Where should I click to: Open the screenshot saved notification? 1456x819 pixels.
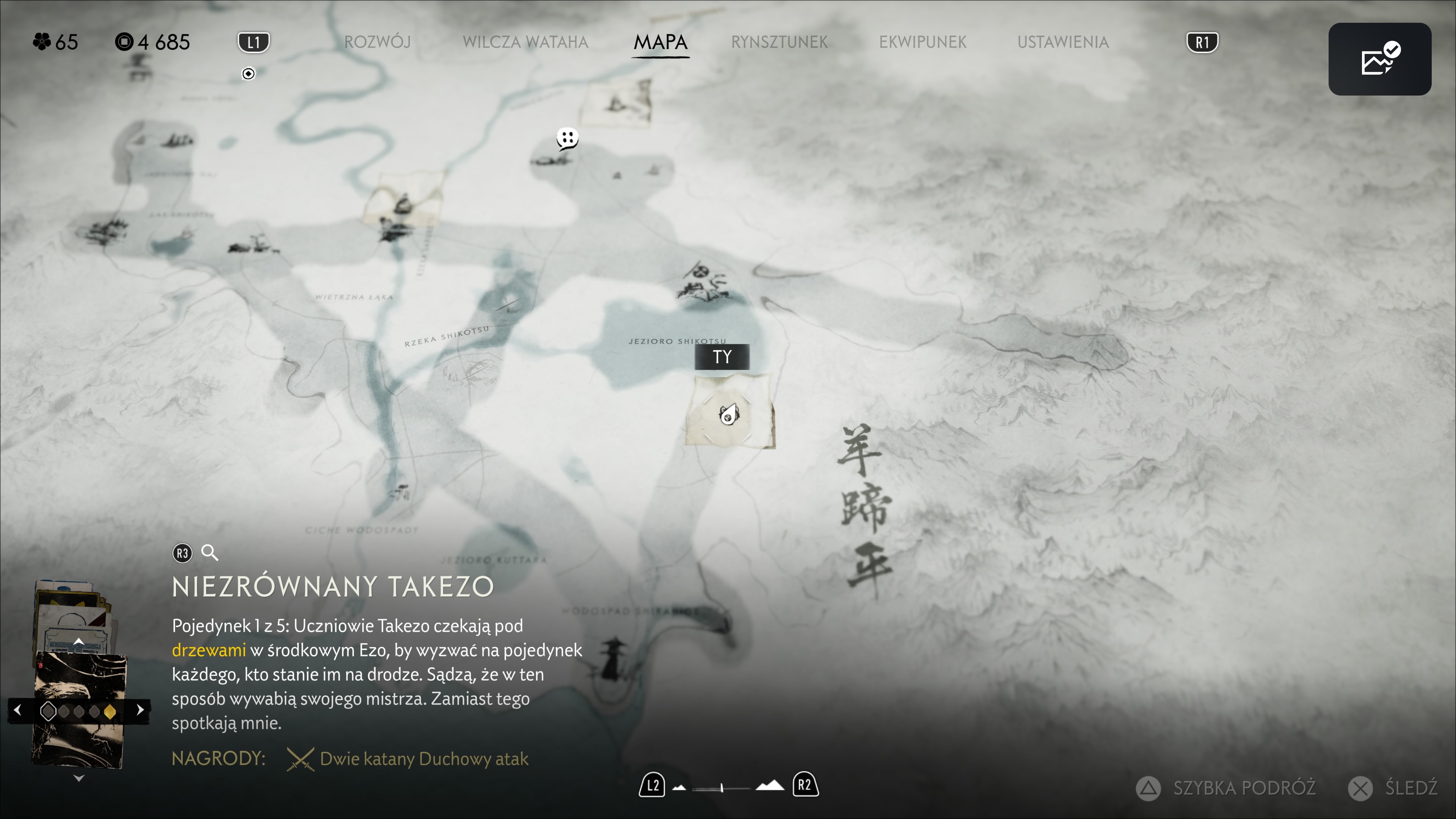click(1379, 59)
